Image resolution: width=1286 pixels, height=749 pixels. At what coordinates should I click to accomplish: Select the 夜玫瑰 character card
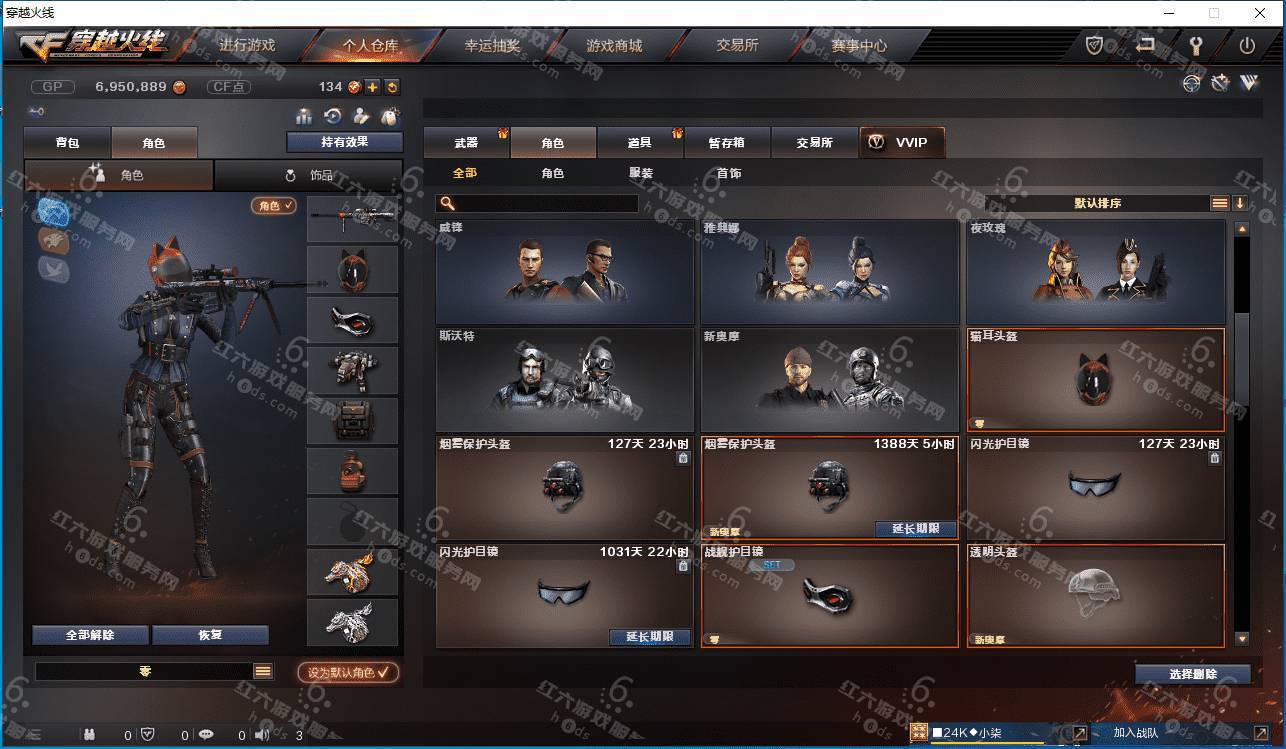pyautogui.click(x=1095, y=271)
